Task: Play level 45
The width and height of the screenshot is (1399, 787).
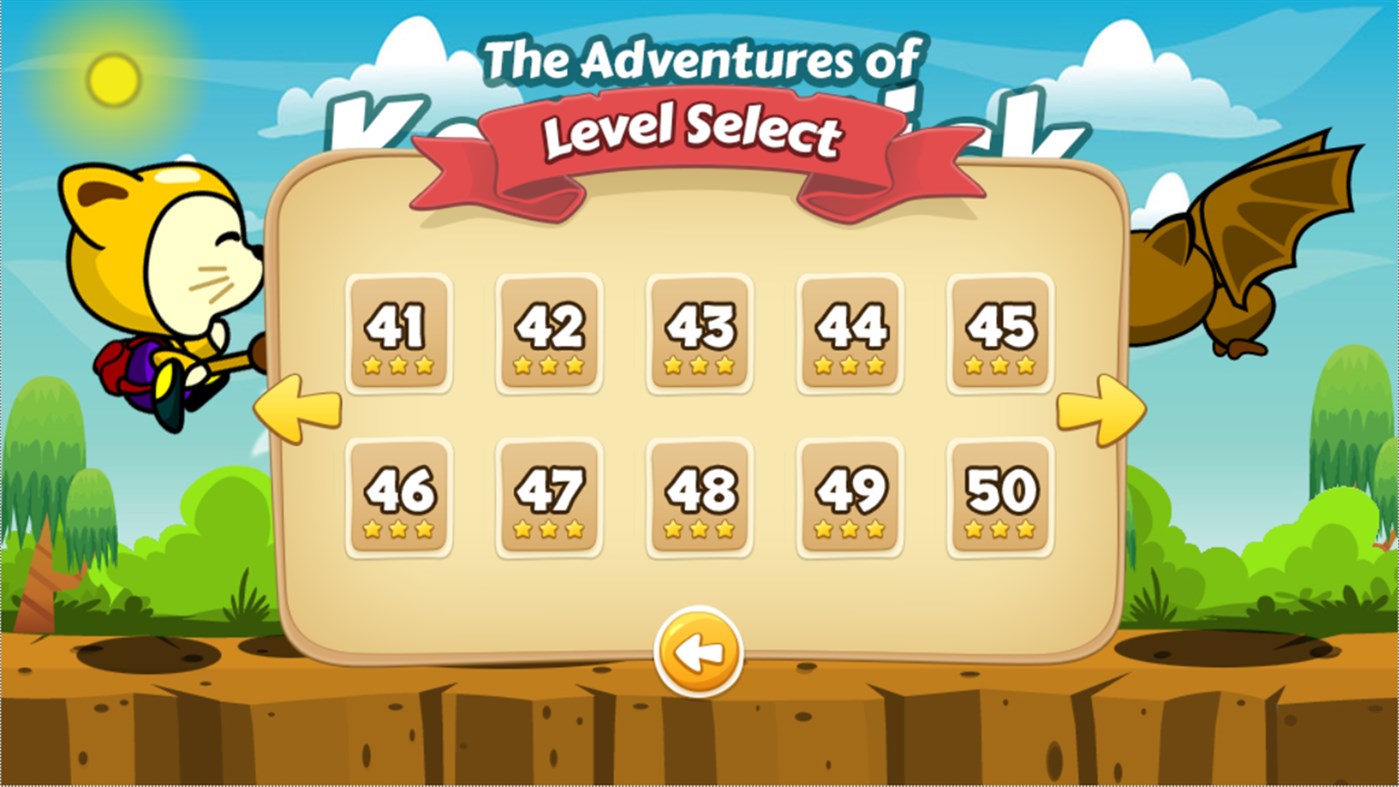Action: click(x=998, y=332)
